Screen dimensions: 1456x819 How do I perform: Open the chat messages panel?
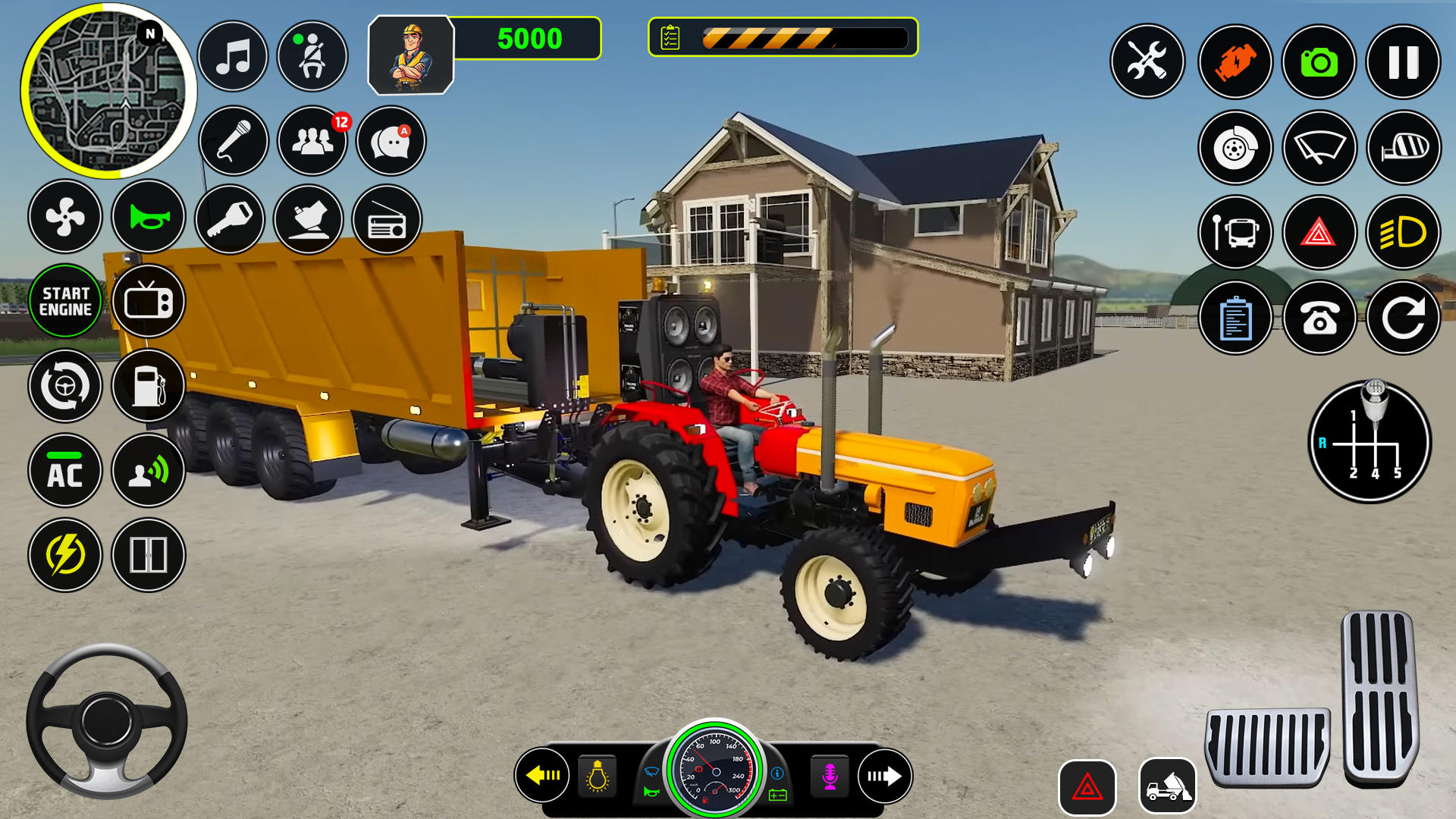click(x=389, y=141)
